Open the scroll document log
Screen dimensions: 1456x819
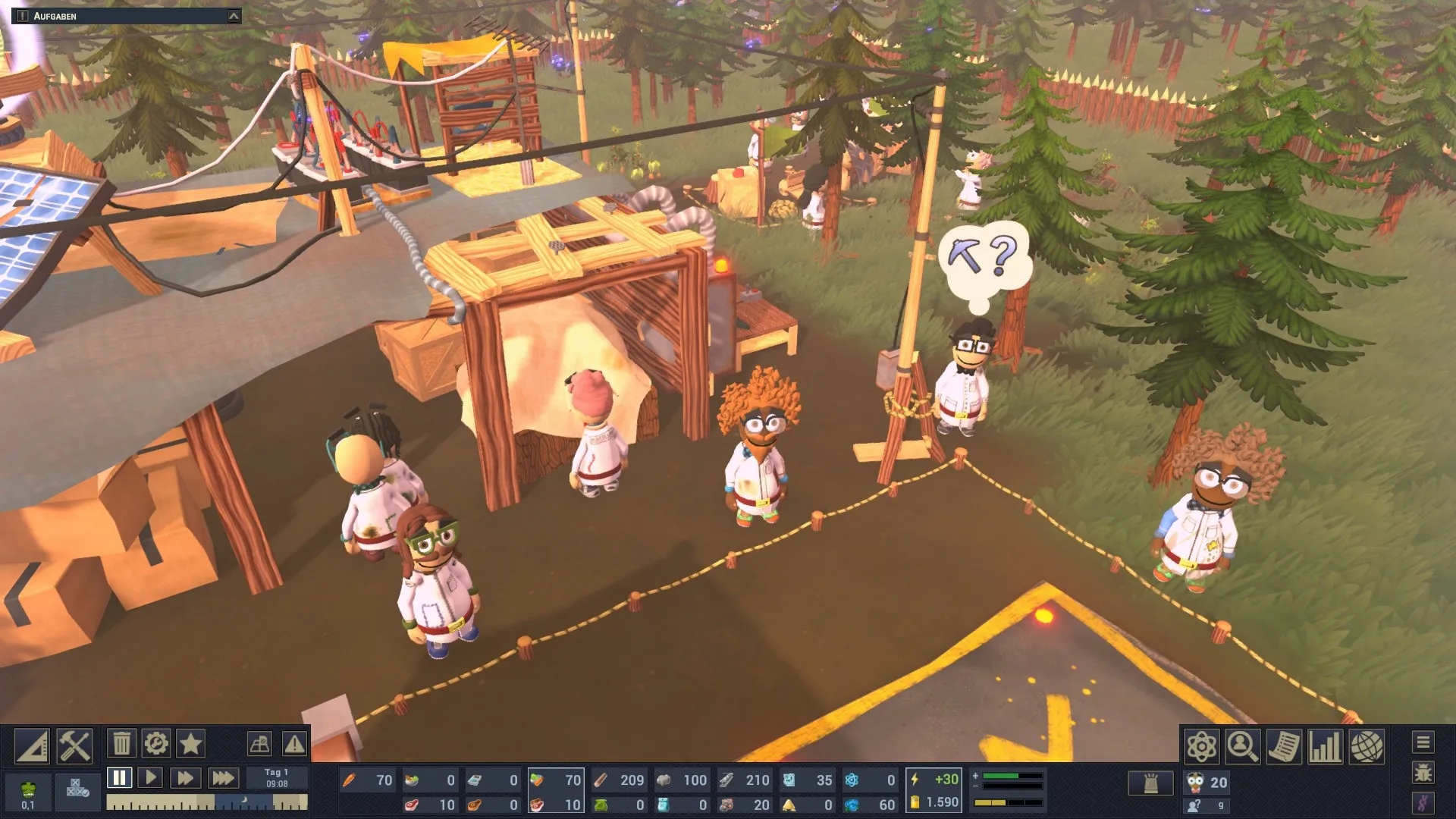coord(1284,747)
